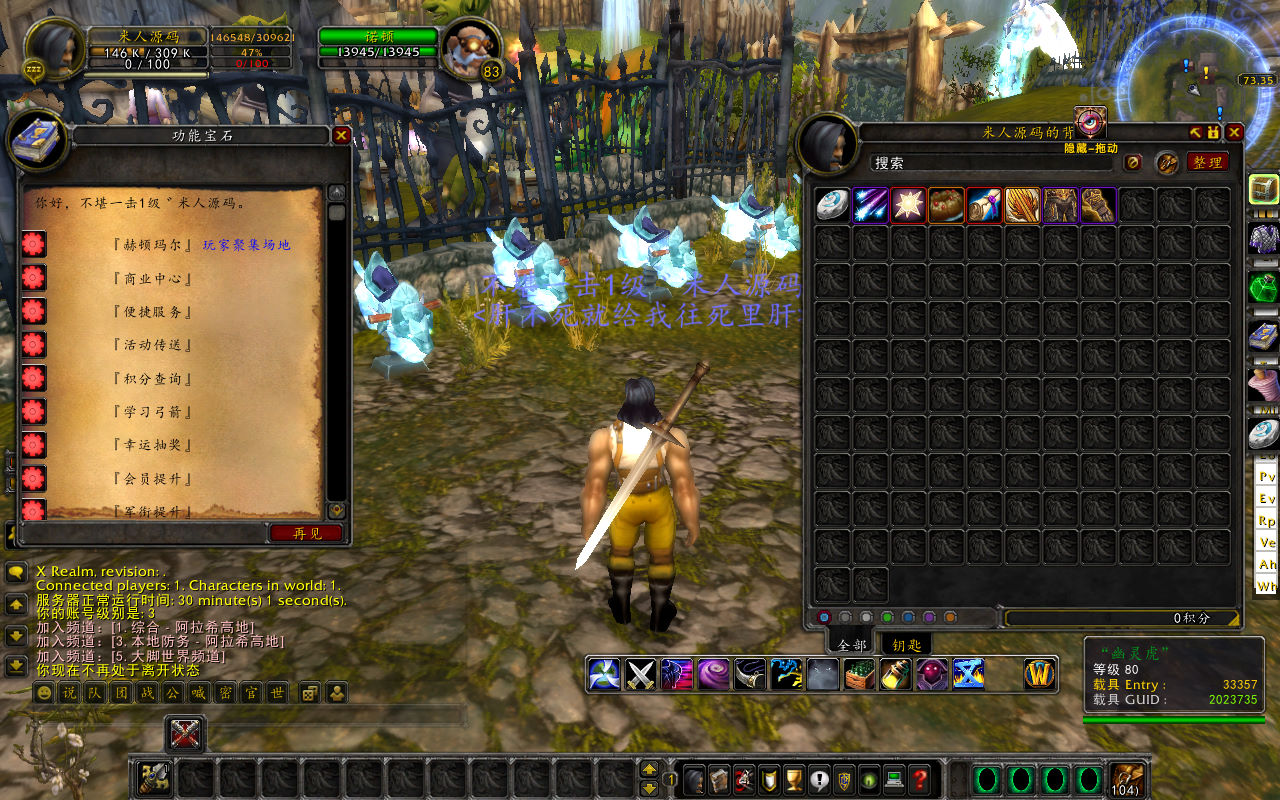This screenshot has width=1280, height=800.
Task: Select the hearthstone item in the bag
Action: 832,205
